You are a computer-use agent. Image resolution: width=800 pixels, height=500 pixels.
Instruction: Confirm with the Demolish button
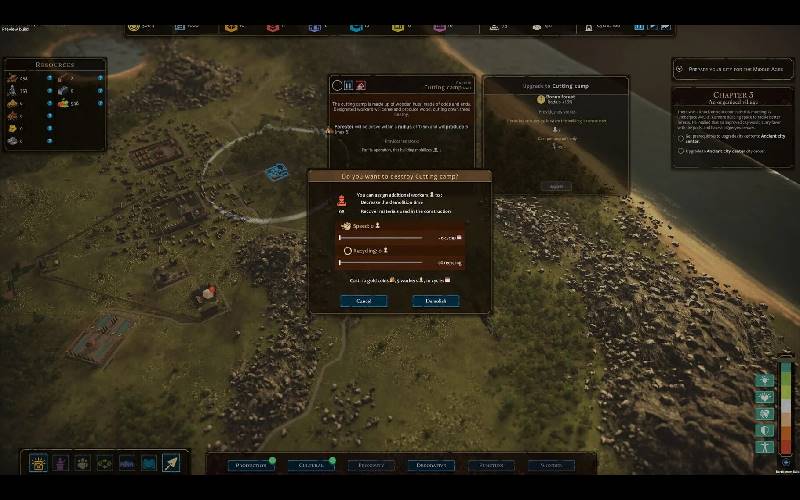pyautogui.click(x=435, y=300)
